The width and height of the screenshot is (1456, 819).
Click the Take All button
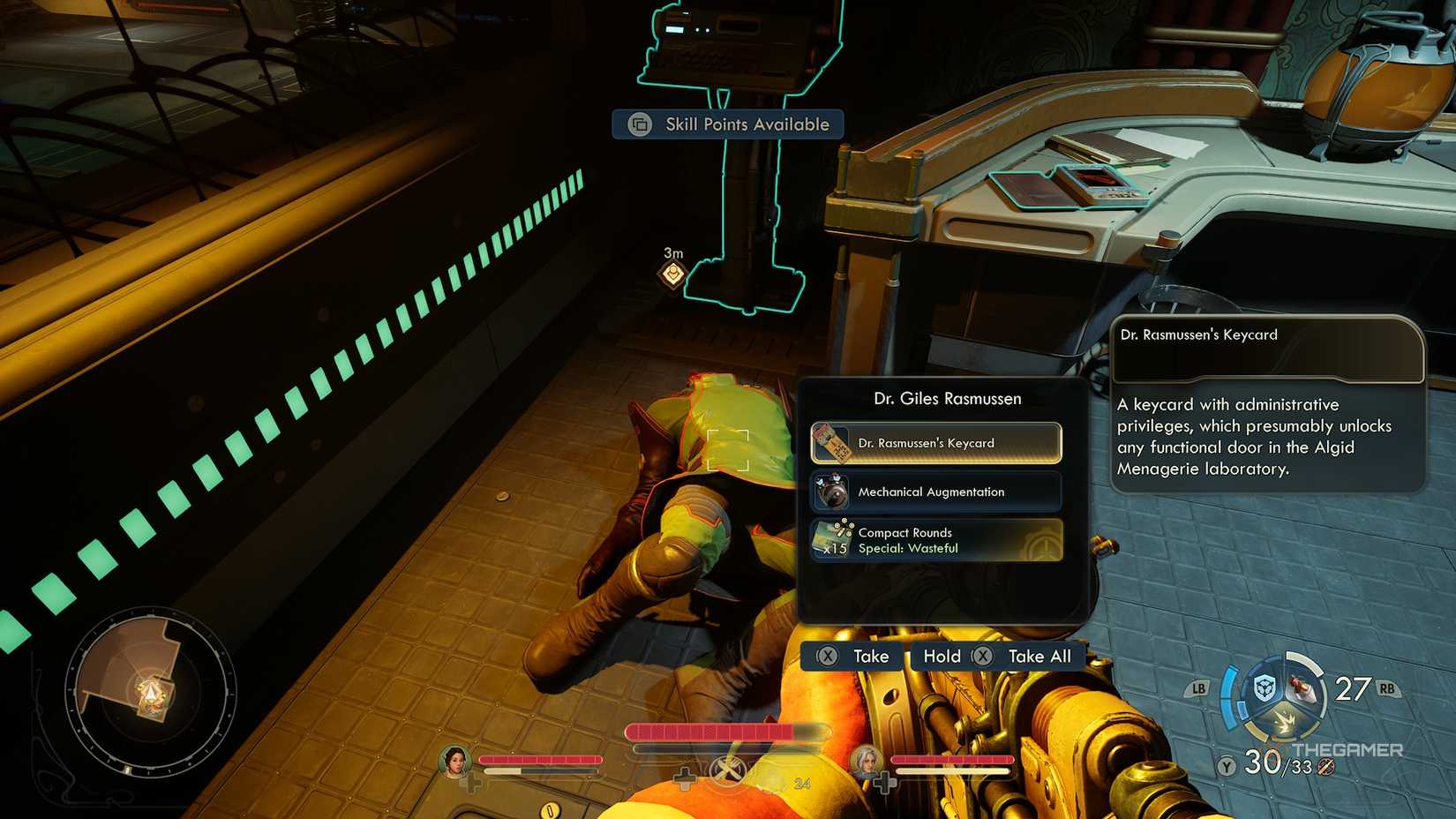pyautogui.click(x=1038, y=657)
